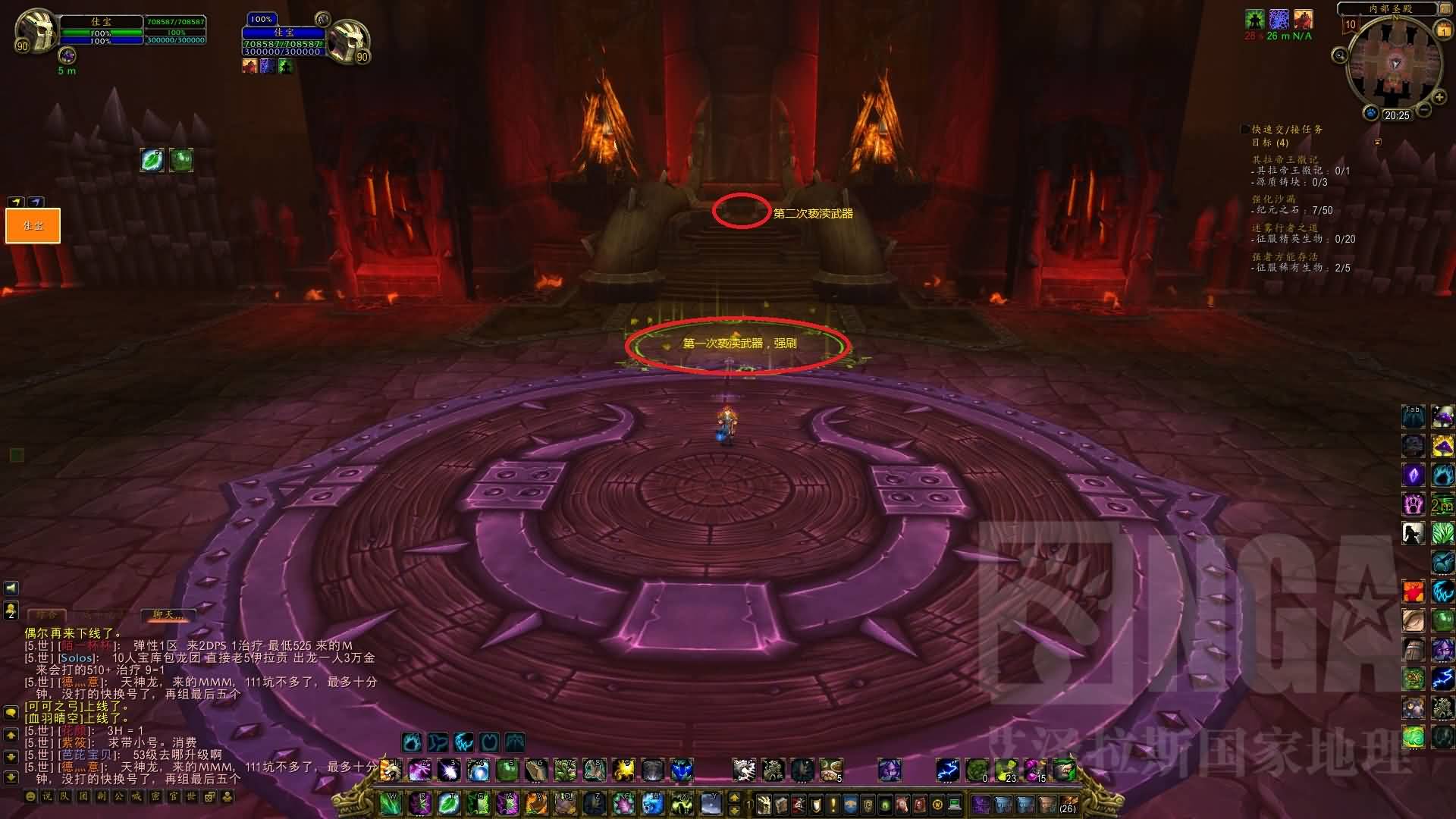Activate the purple burst ability in slot 3
Image resolution: width=1456 pixels, height=819 pixels.
(x=448, y=770)
